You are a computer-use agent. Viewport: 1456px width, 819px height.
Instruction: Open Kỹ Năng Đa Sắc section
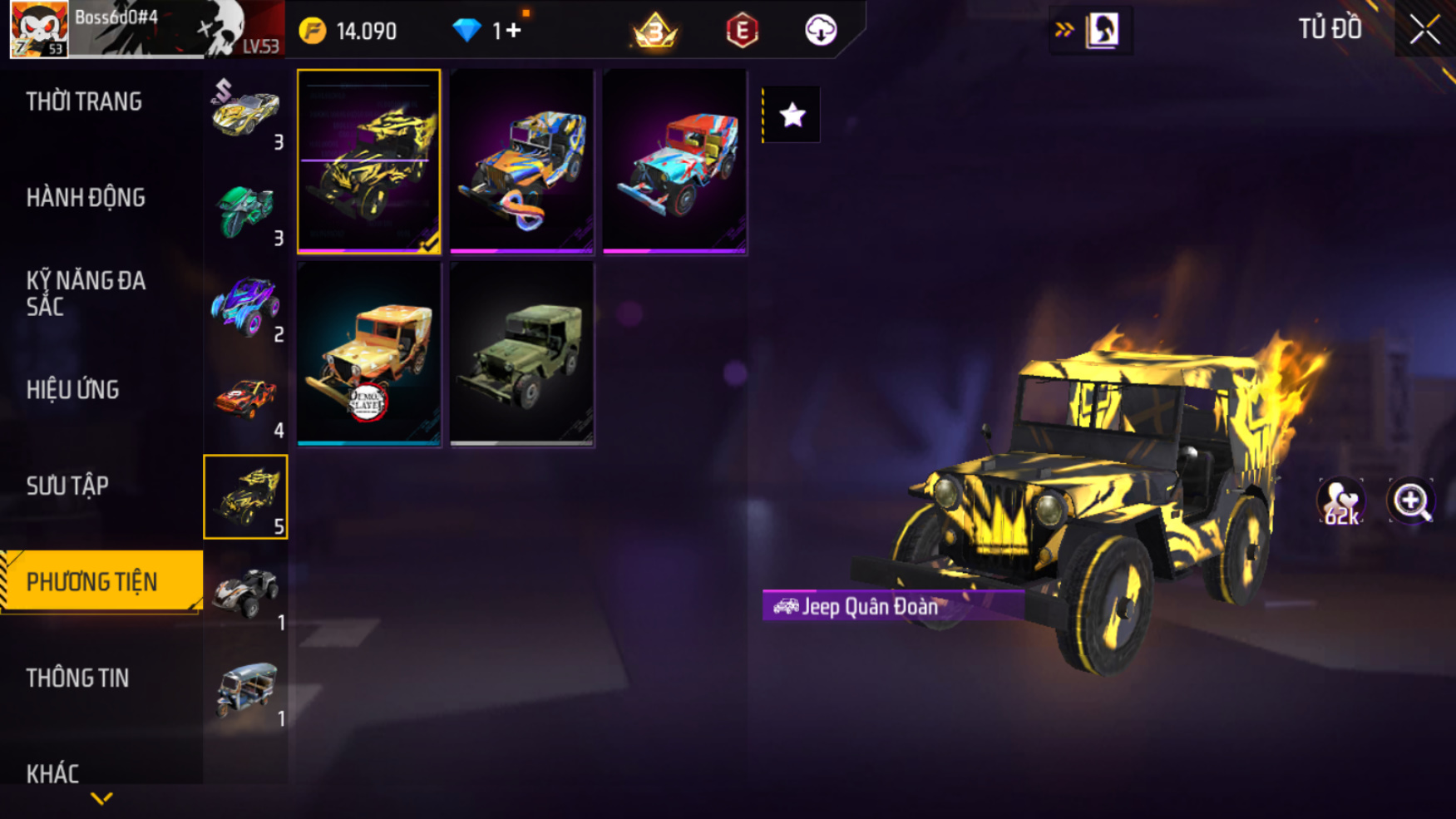(x=86, y=294)
